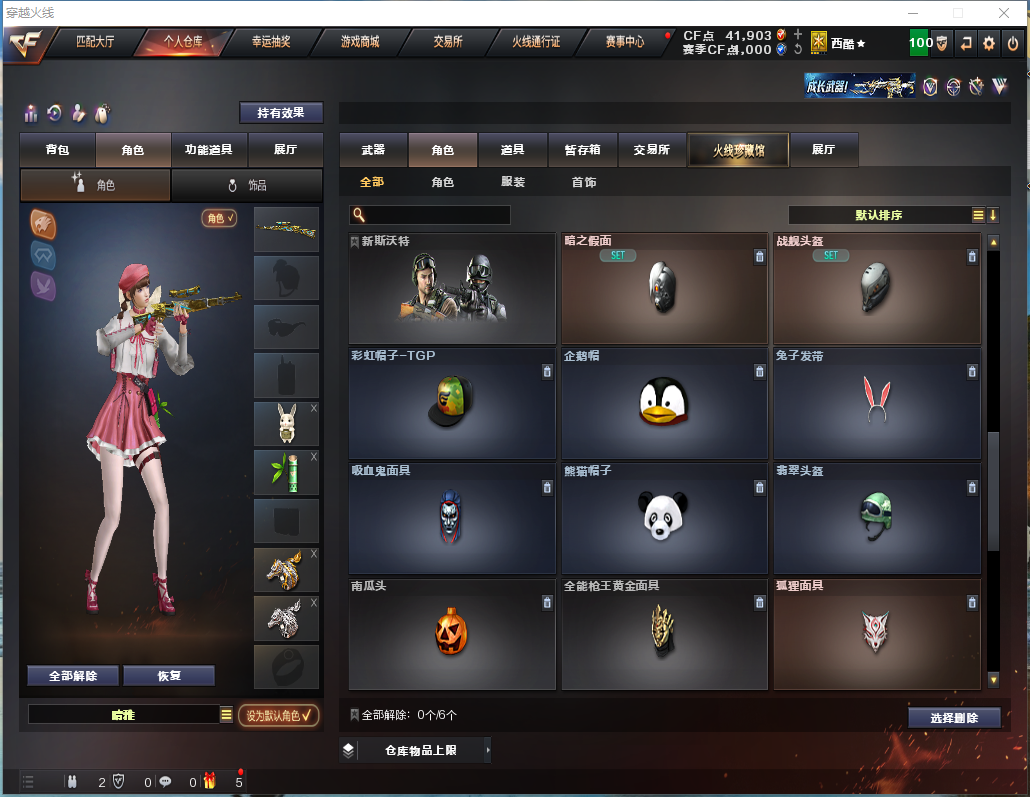1030x797 pixels.
Task: Open the 游戏商城 game shop
Action: [x=359, y=42]
